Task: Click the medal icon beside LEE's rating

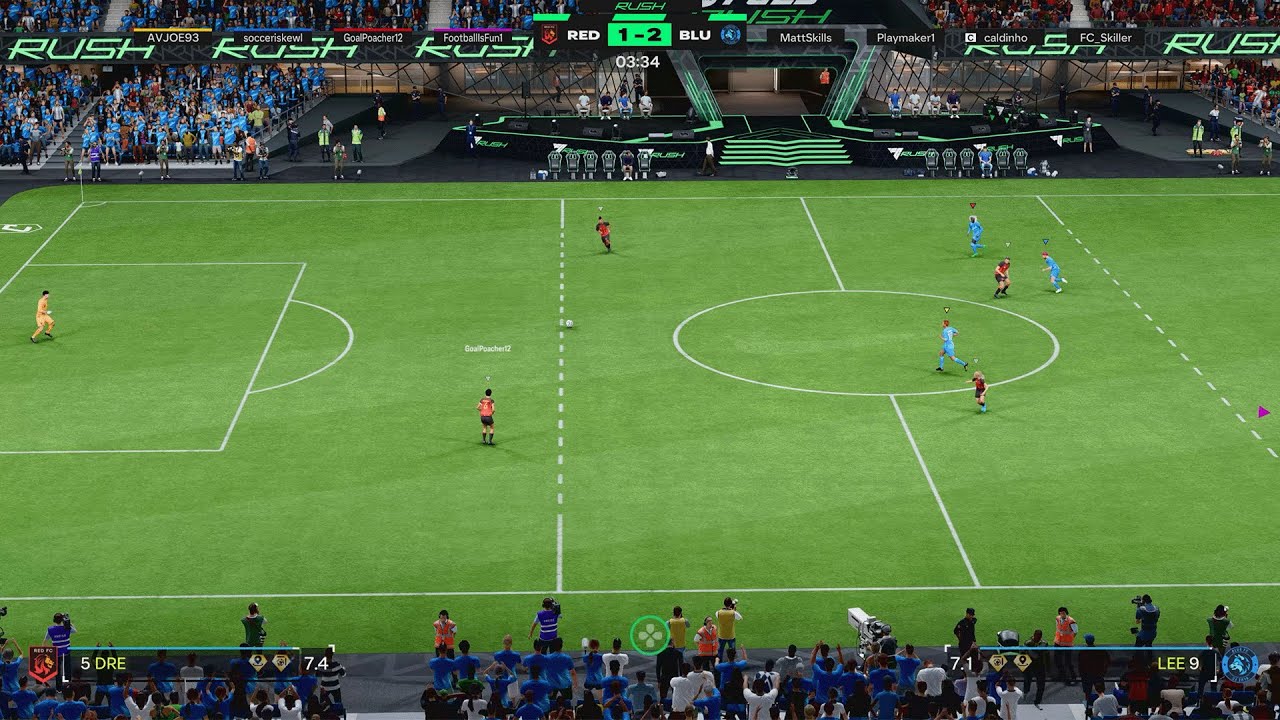Action: pos(998,660)
